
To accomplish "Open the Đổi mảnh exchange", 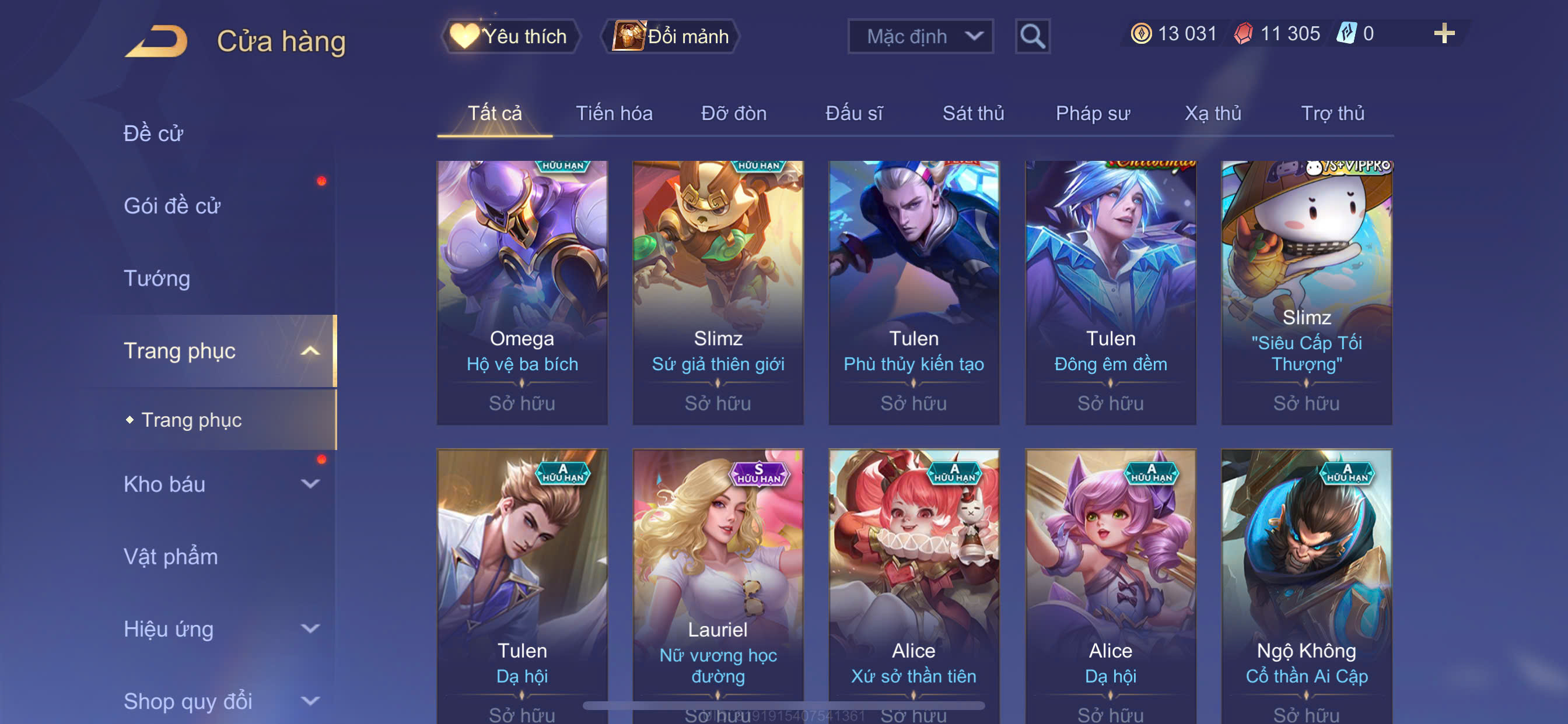I will point(671,37).
